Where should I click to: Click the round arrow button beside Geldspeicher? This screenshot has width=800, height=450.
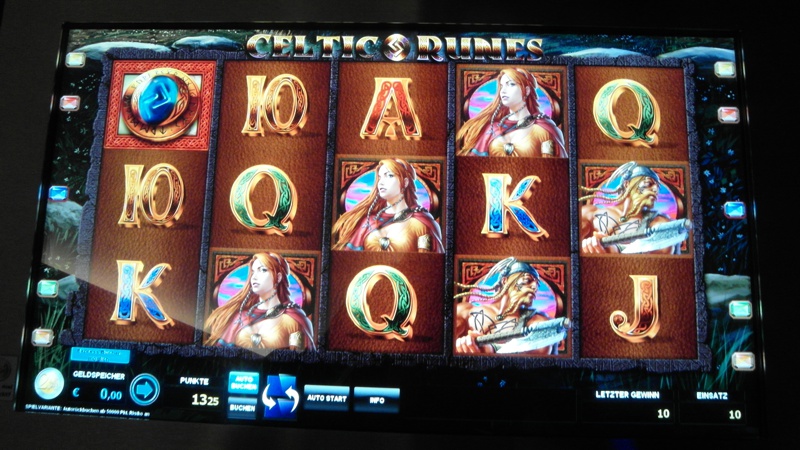click(145, 388)
